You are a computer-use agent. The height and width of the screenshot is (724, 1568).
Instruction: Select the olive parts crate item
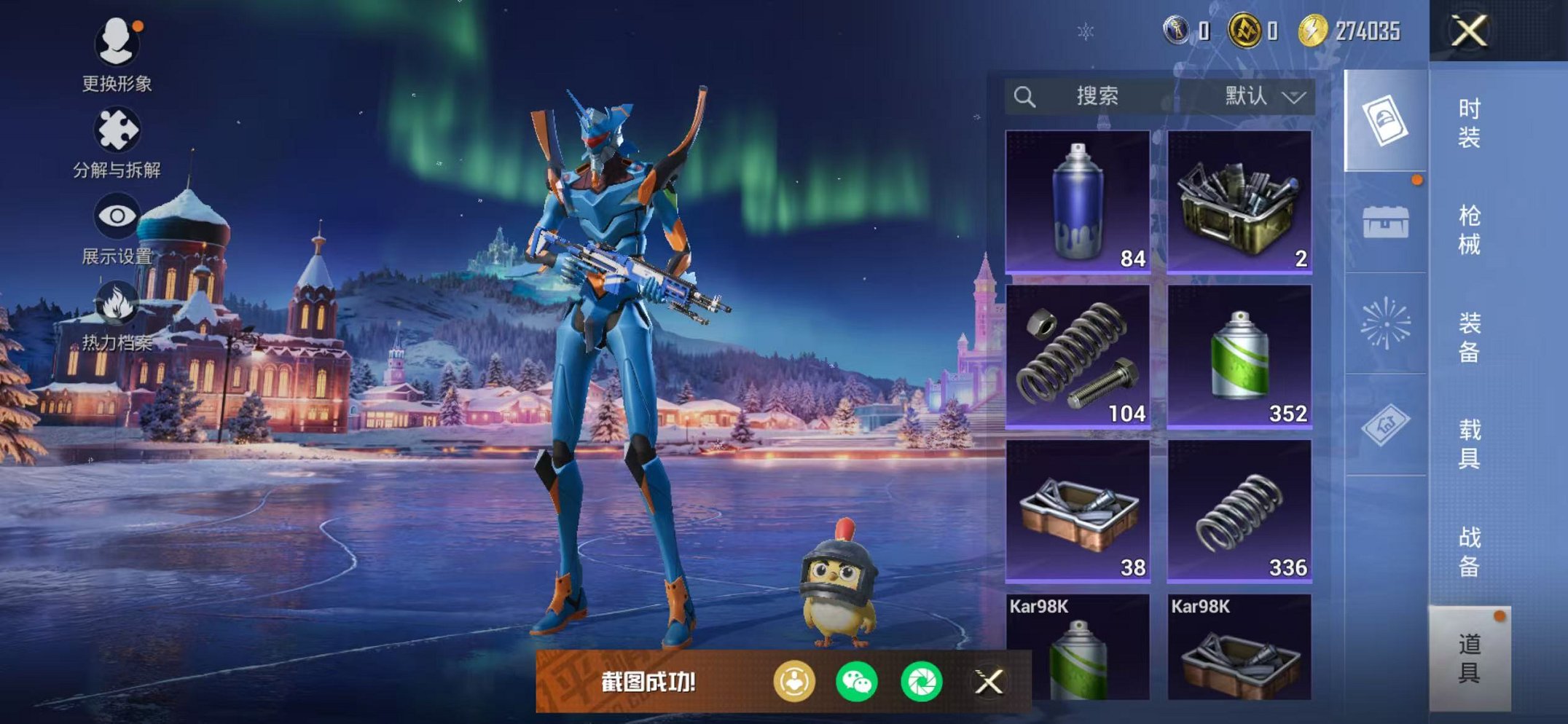click(1239, 202)
